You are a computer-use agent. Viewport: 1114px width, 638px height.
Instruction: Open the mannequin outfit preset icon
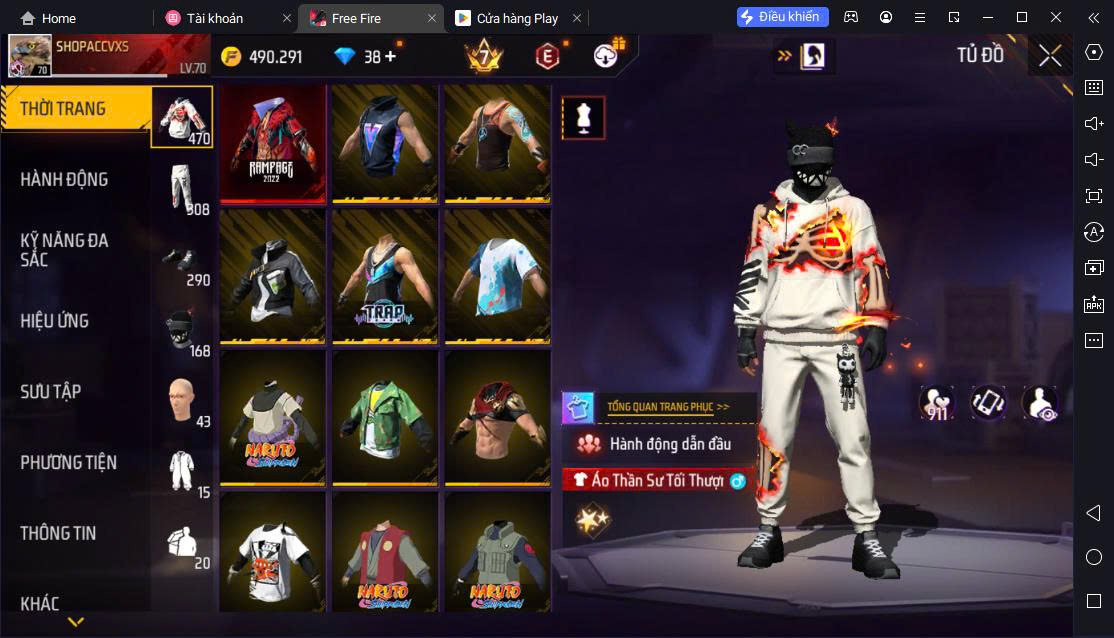coord(583,118)
